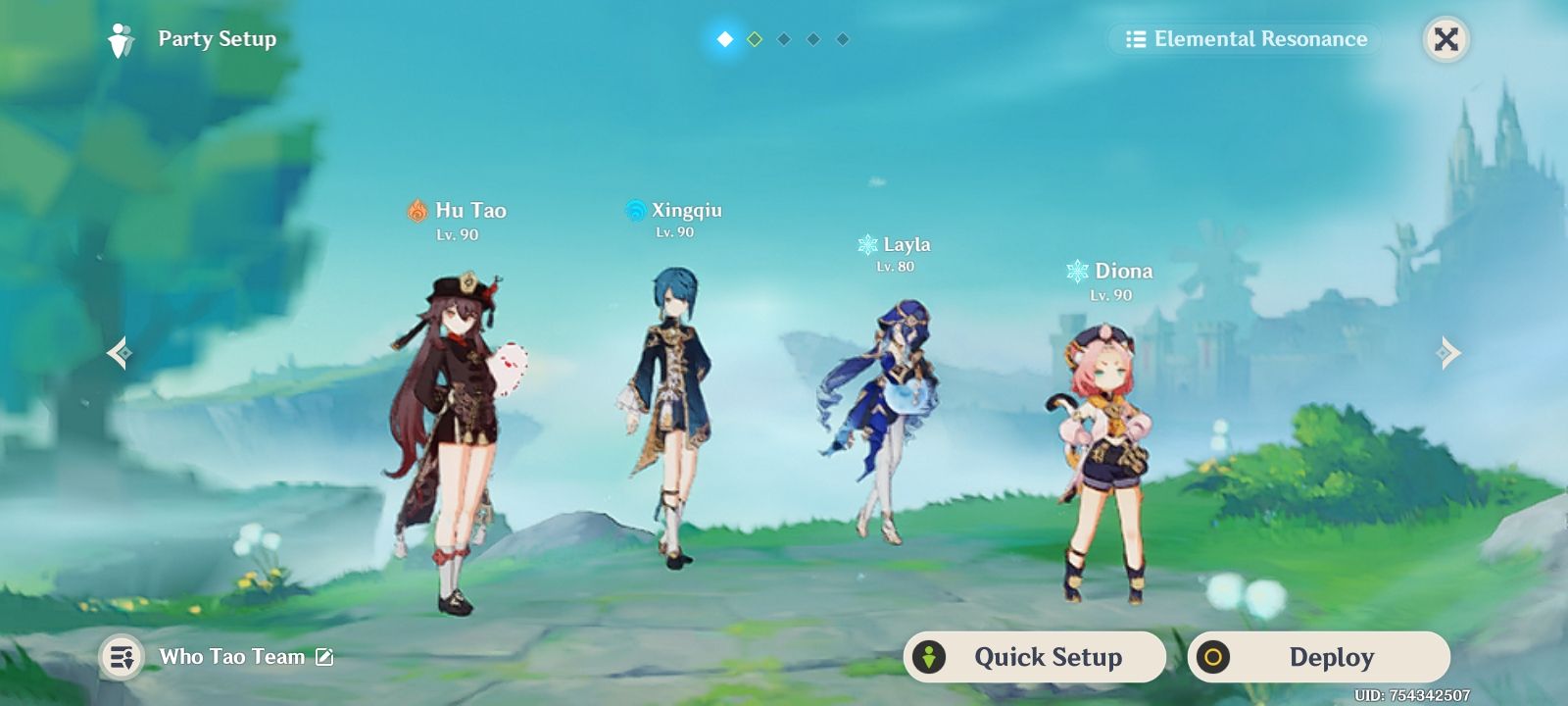The width and height of the screenshot is (1568, 706).
Task: Edit the name Who Tao Team
Action: (x=323, y=657)
